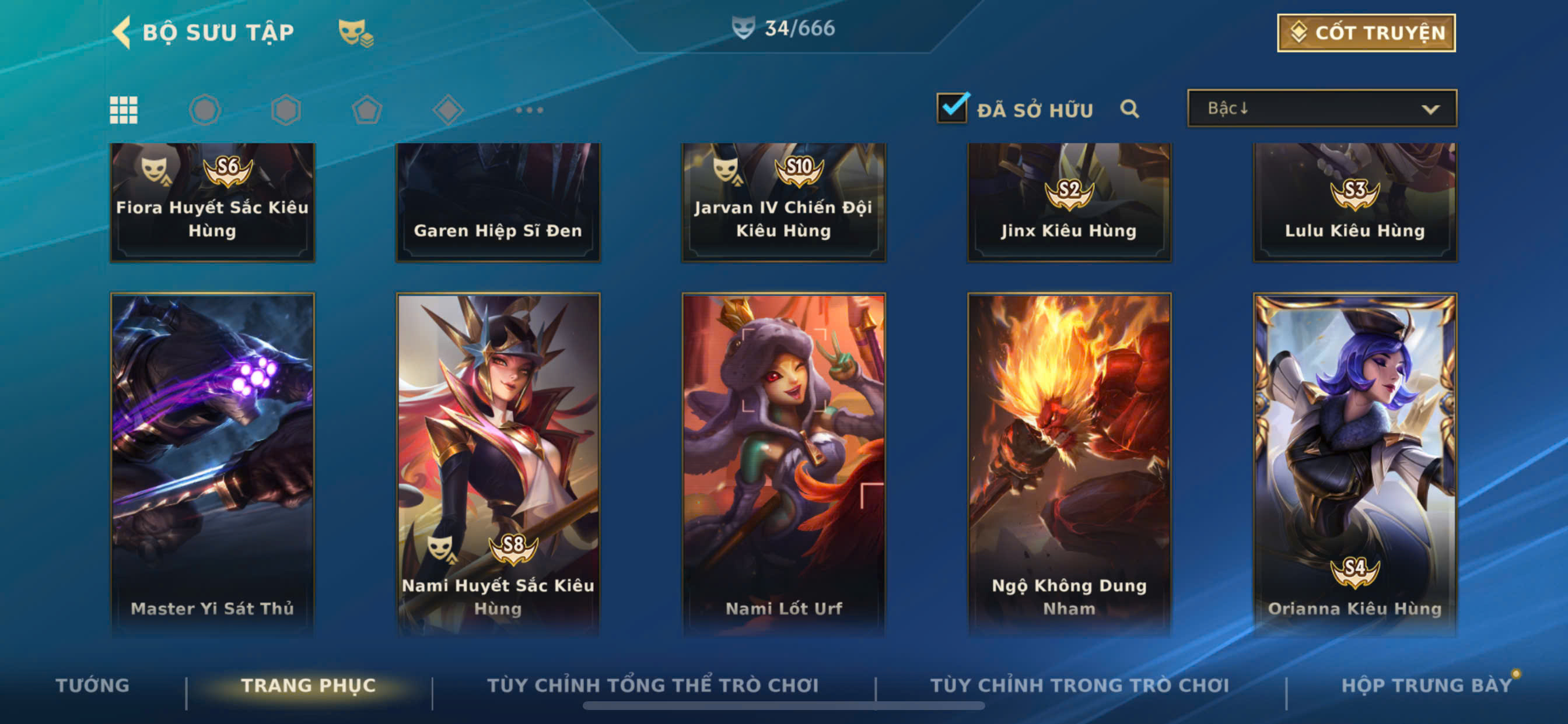Open the Orianna Kiêu Hùng skin

click(1354, 462)
